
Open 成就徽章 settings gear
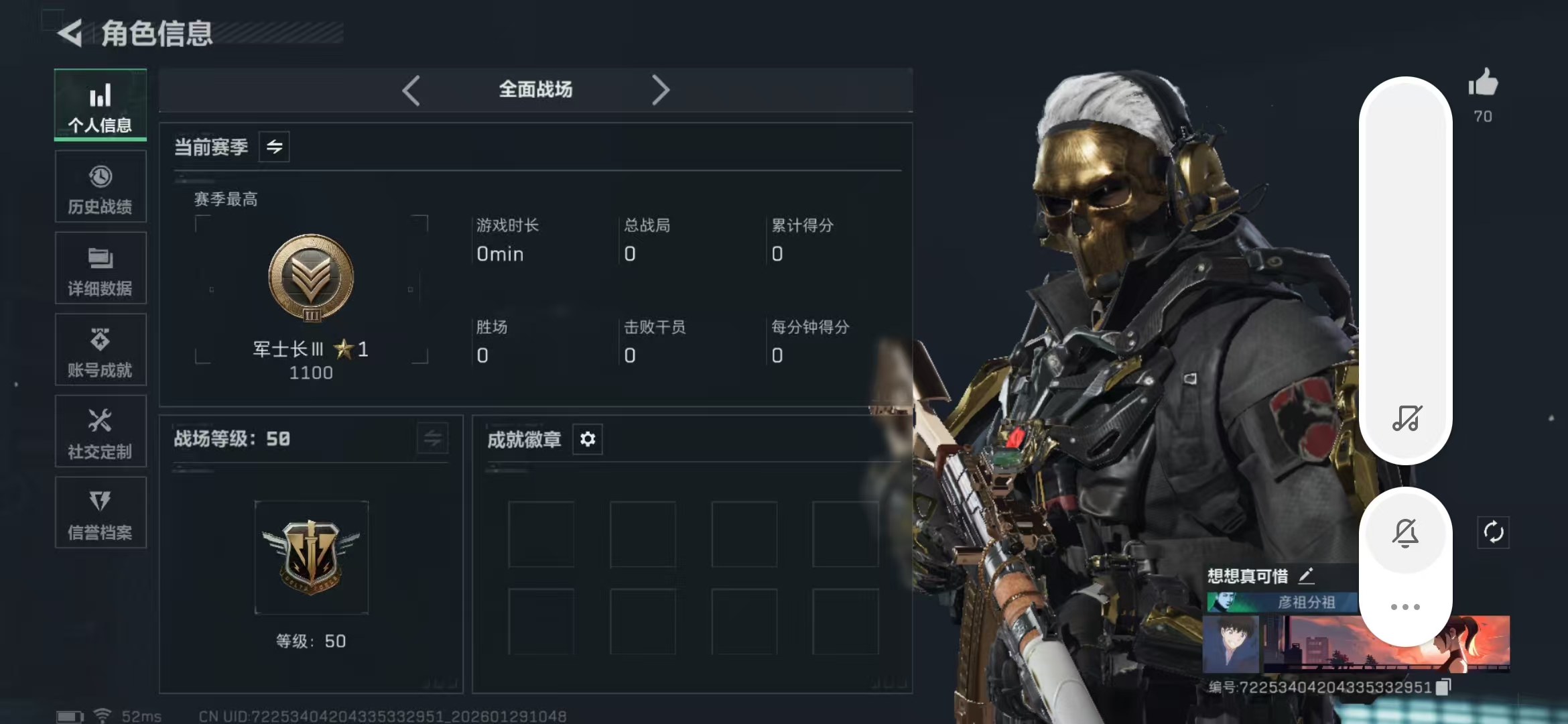(x=588, y=439)
